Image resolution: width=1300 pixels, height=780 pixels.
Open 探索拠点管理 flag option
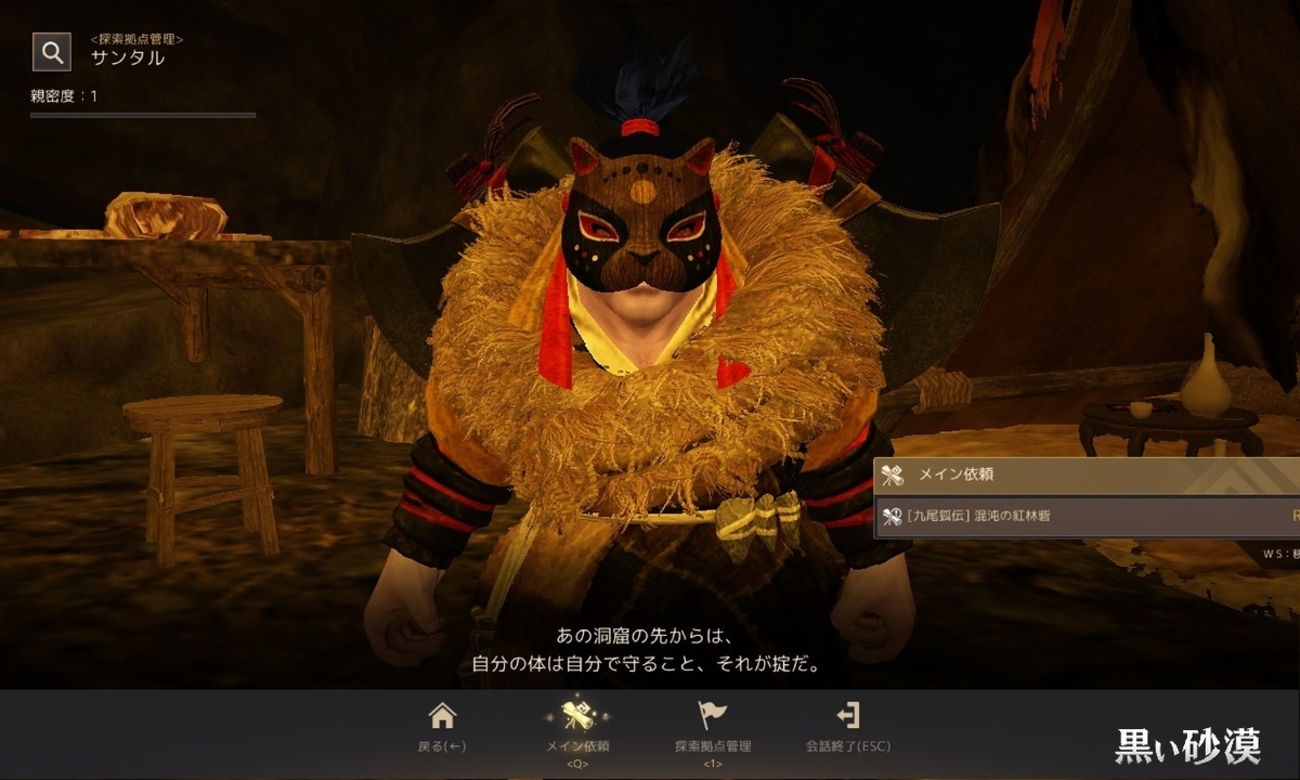tap(712, 726)
